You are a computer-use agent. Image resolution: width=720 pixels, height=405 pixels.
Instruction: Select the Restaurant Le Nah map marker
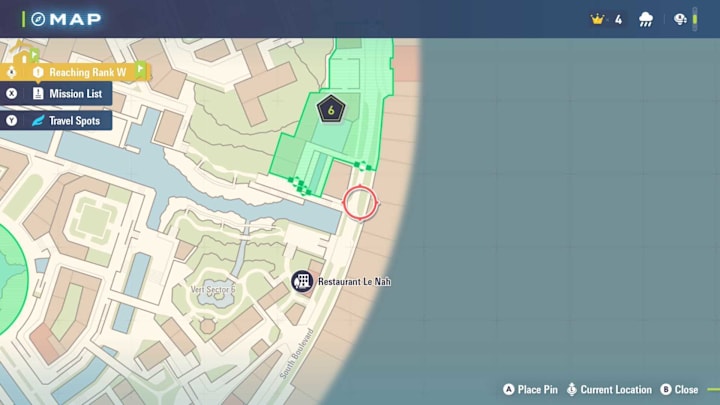(303, 282)
